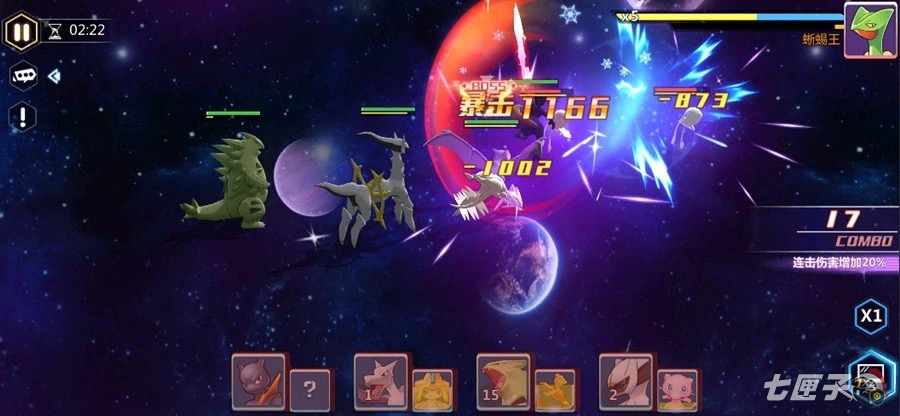Activate Tyranitar's skill portrait
This screenshot has height=416, width=900.
pyautogui.click(x=502, y=381)
